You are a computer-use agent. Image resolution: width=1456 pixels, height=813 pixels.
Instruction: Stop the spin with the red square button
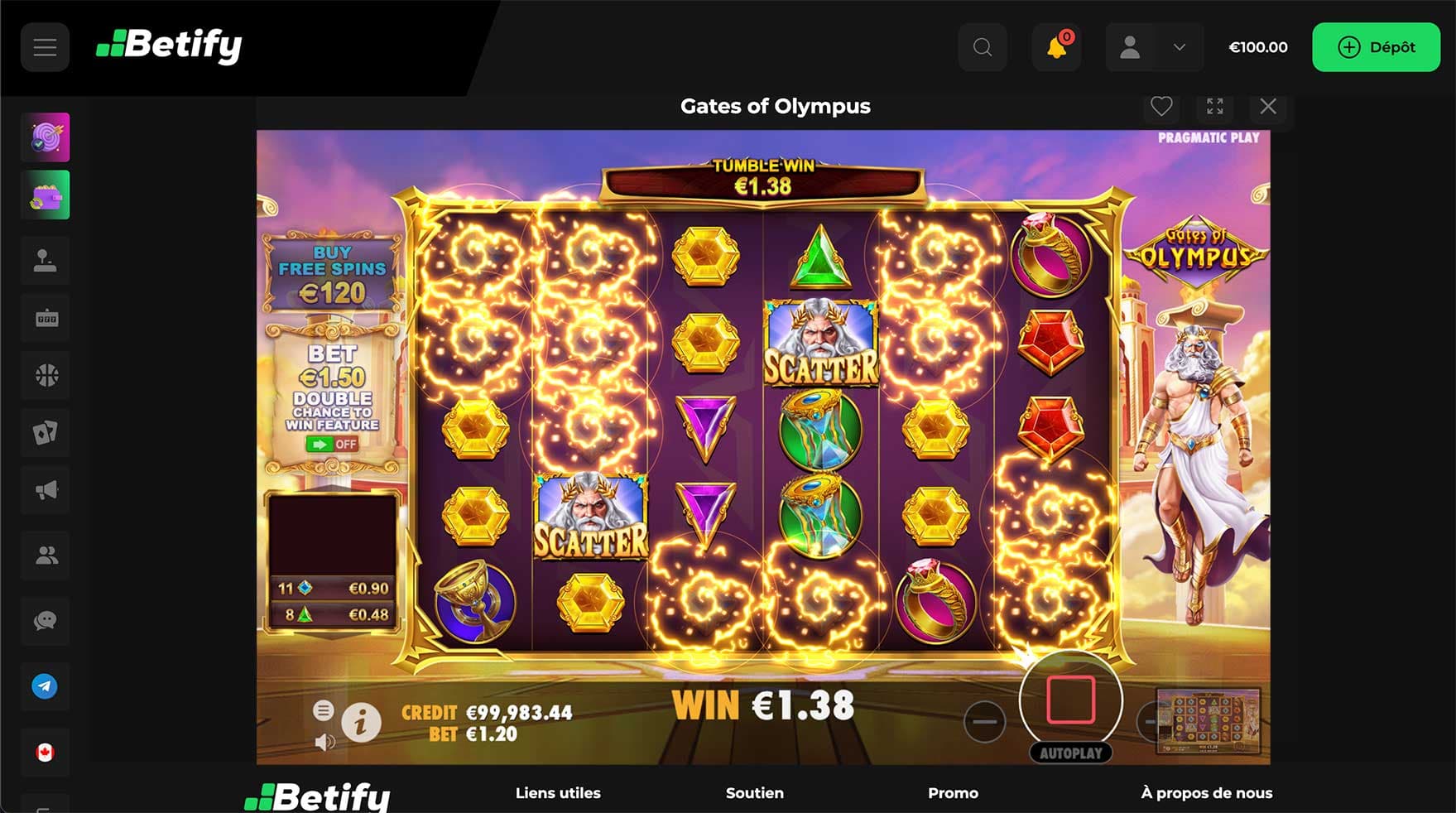1070,700
